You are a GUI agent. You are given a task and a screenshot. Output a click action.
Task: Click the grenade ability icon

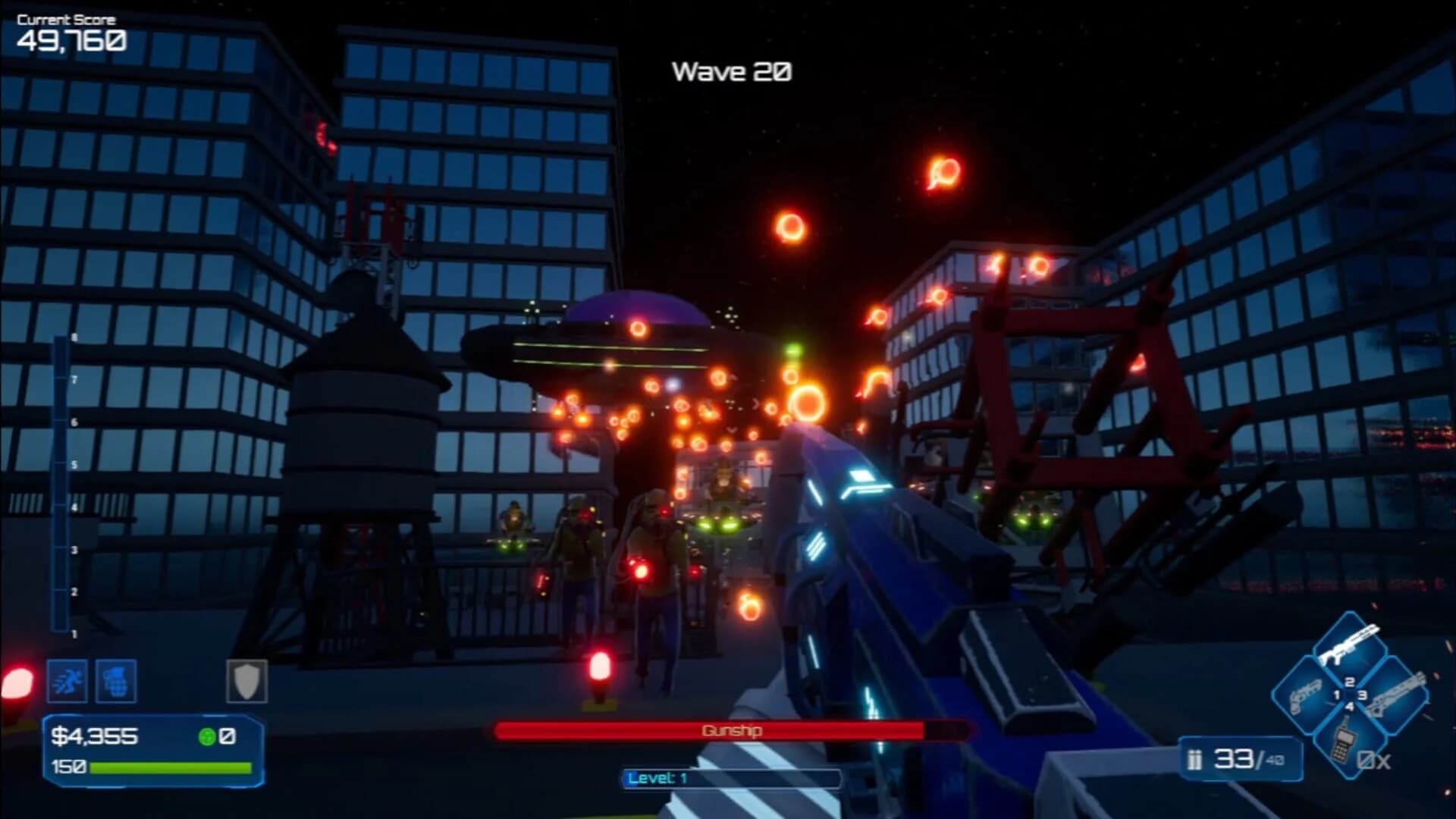pos(116,680)
